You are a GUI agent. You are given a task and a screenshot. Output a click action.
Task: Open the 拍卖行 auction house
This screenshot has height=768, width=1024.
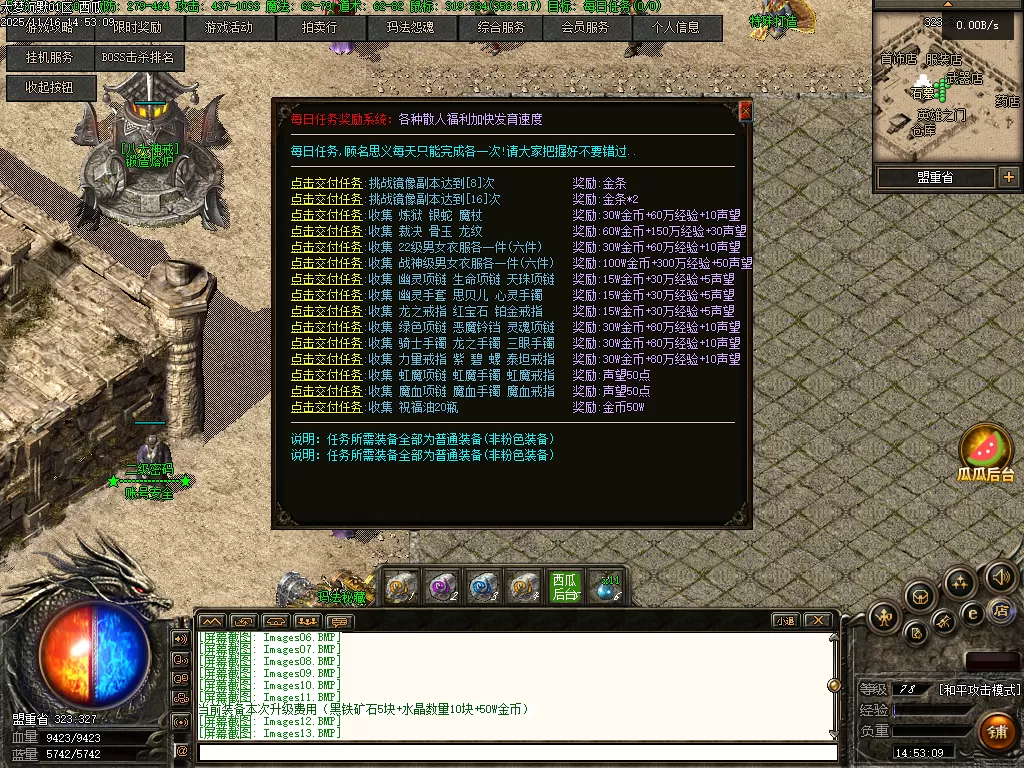coord(319,28)
